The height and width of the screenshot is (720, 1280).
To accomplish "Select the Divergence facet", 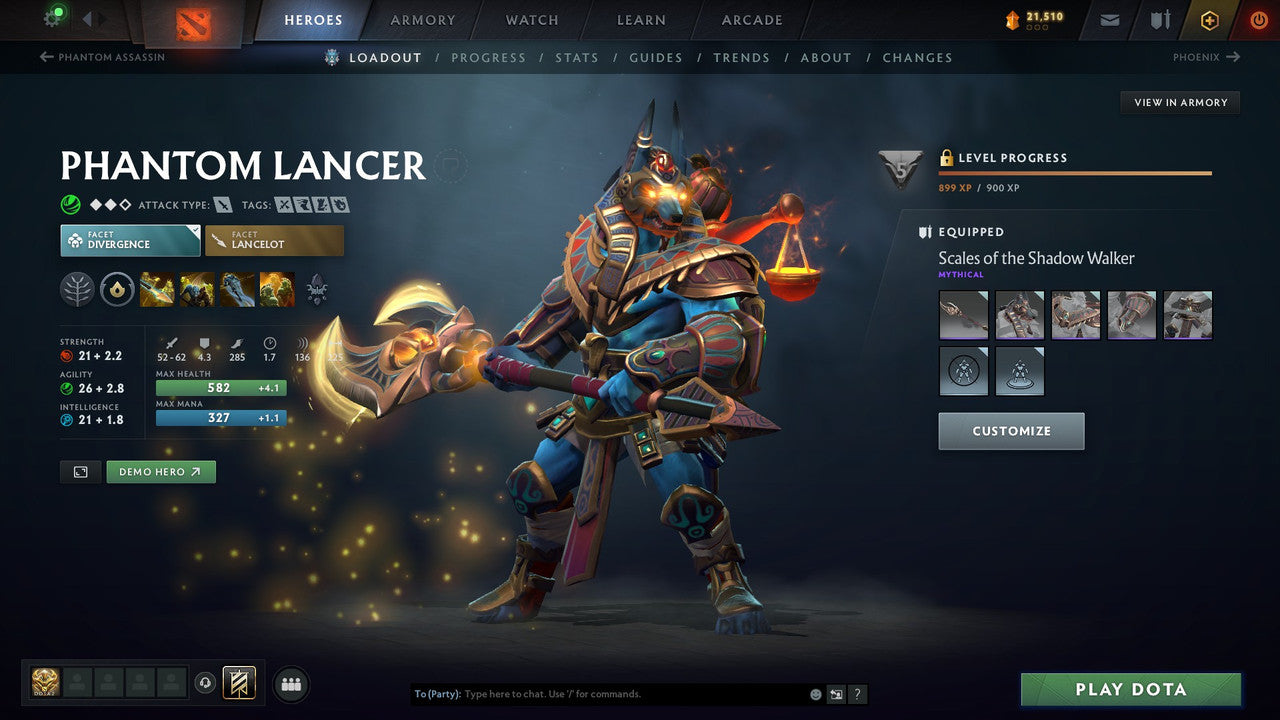I will point(129,240).
